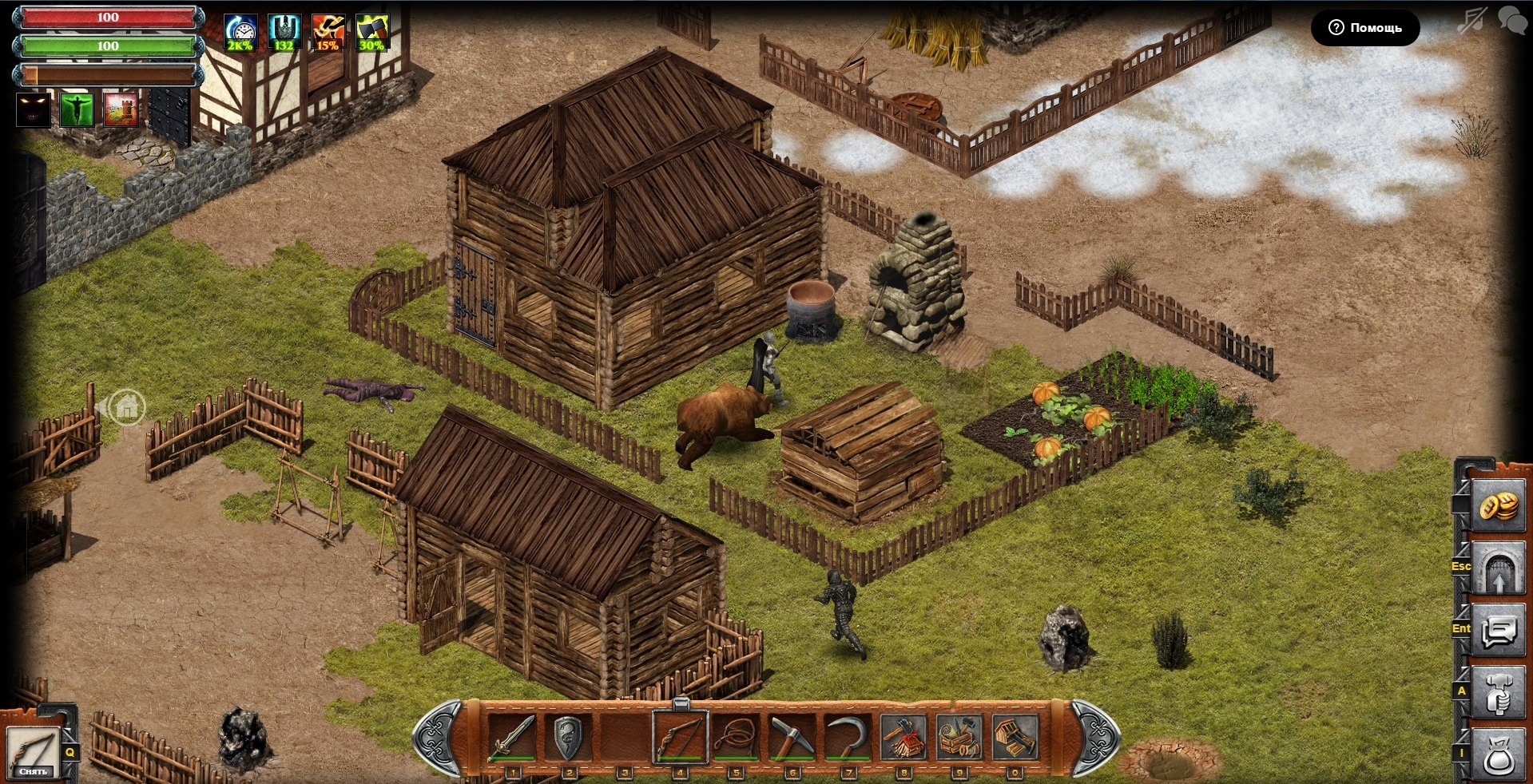Choose the rope lasso slot

point(736,736)
